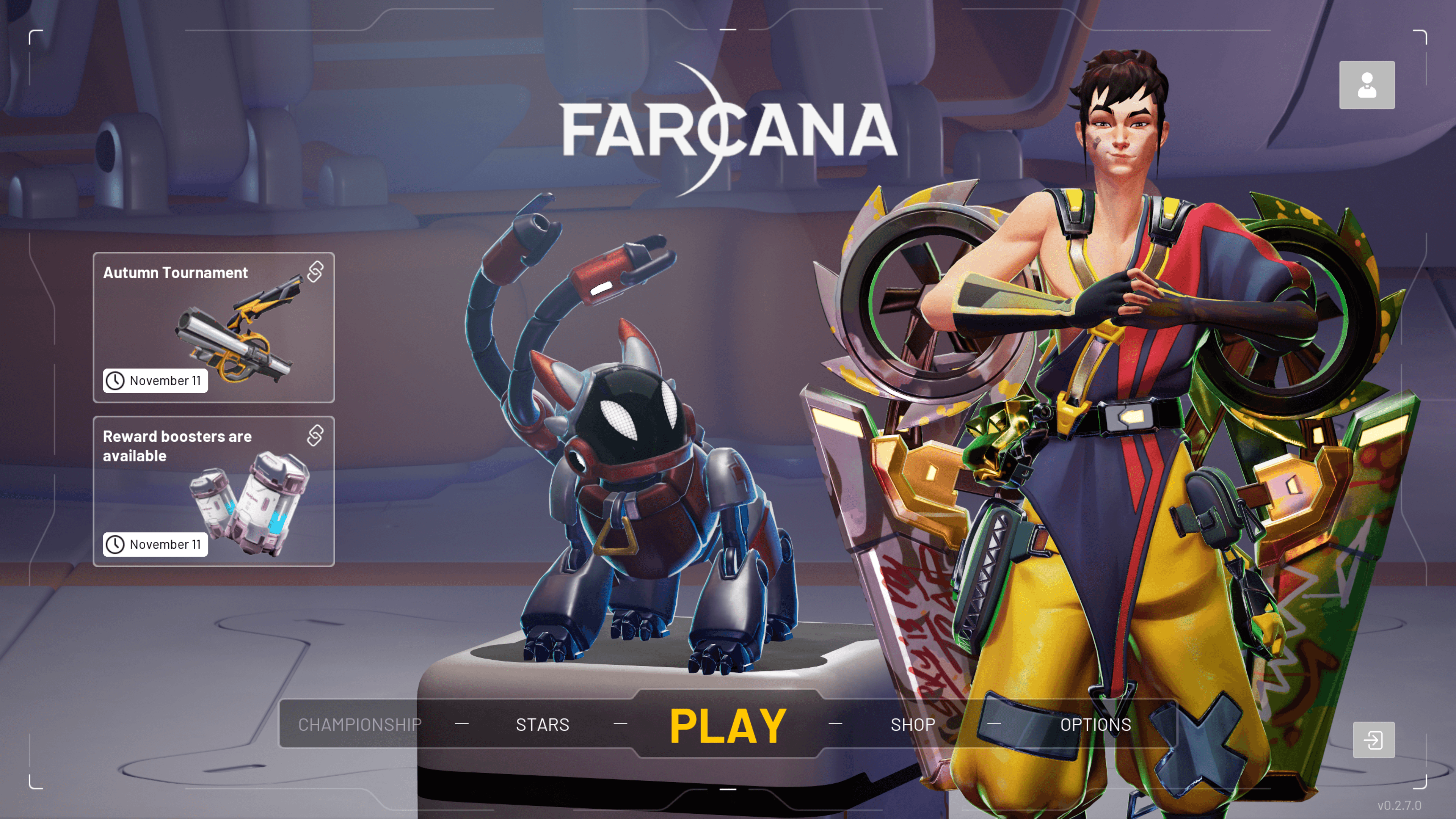Start a match with PLAY
The height and width of the screenshot is (819, 1456).
728,726
